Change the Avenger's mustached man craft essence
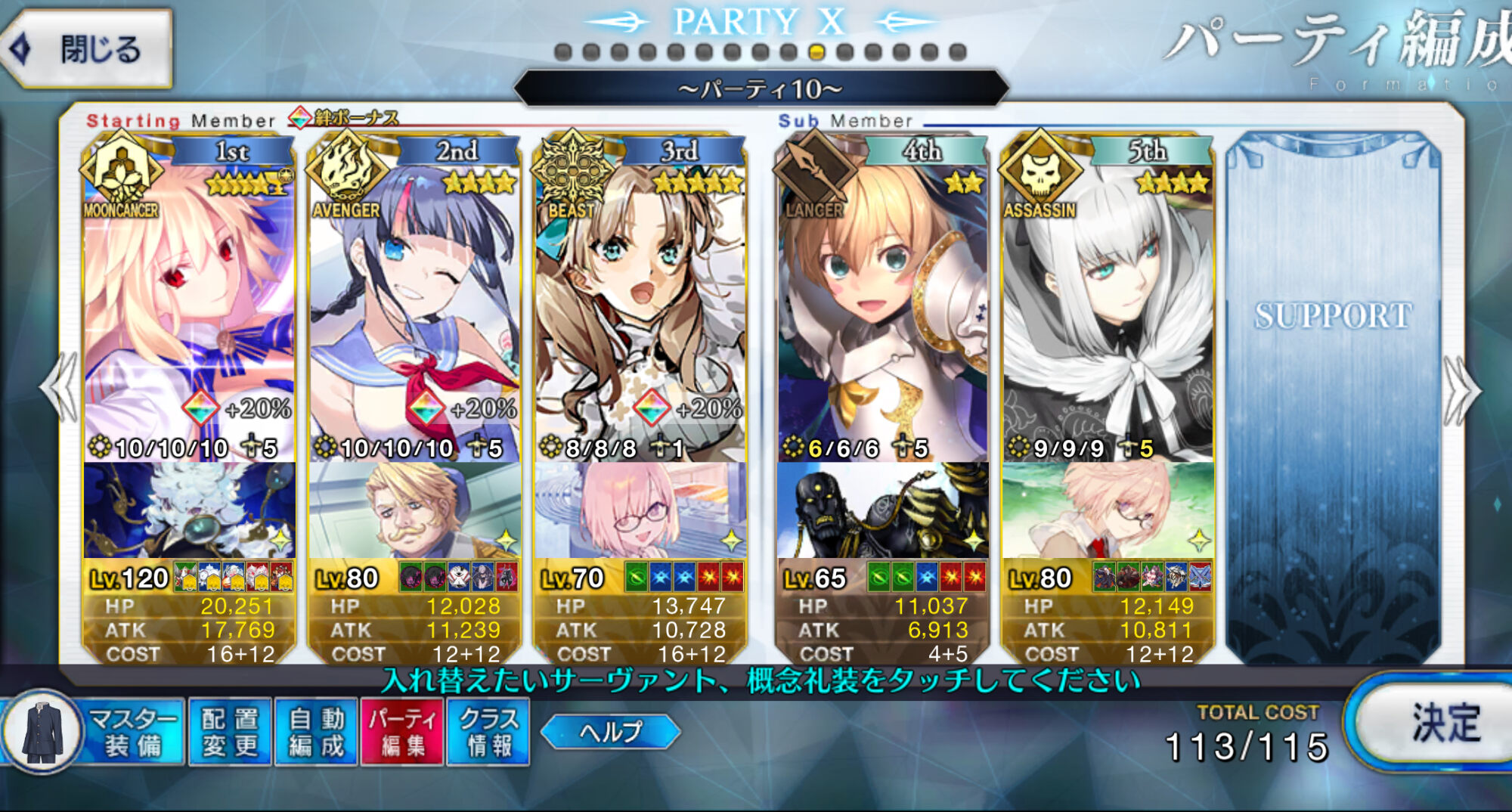The image size is (1512, 812). pos(414,510)
